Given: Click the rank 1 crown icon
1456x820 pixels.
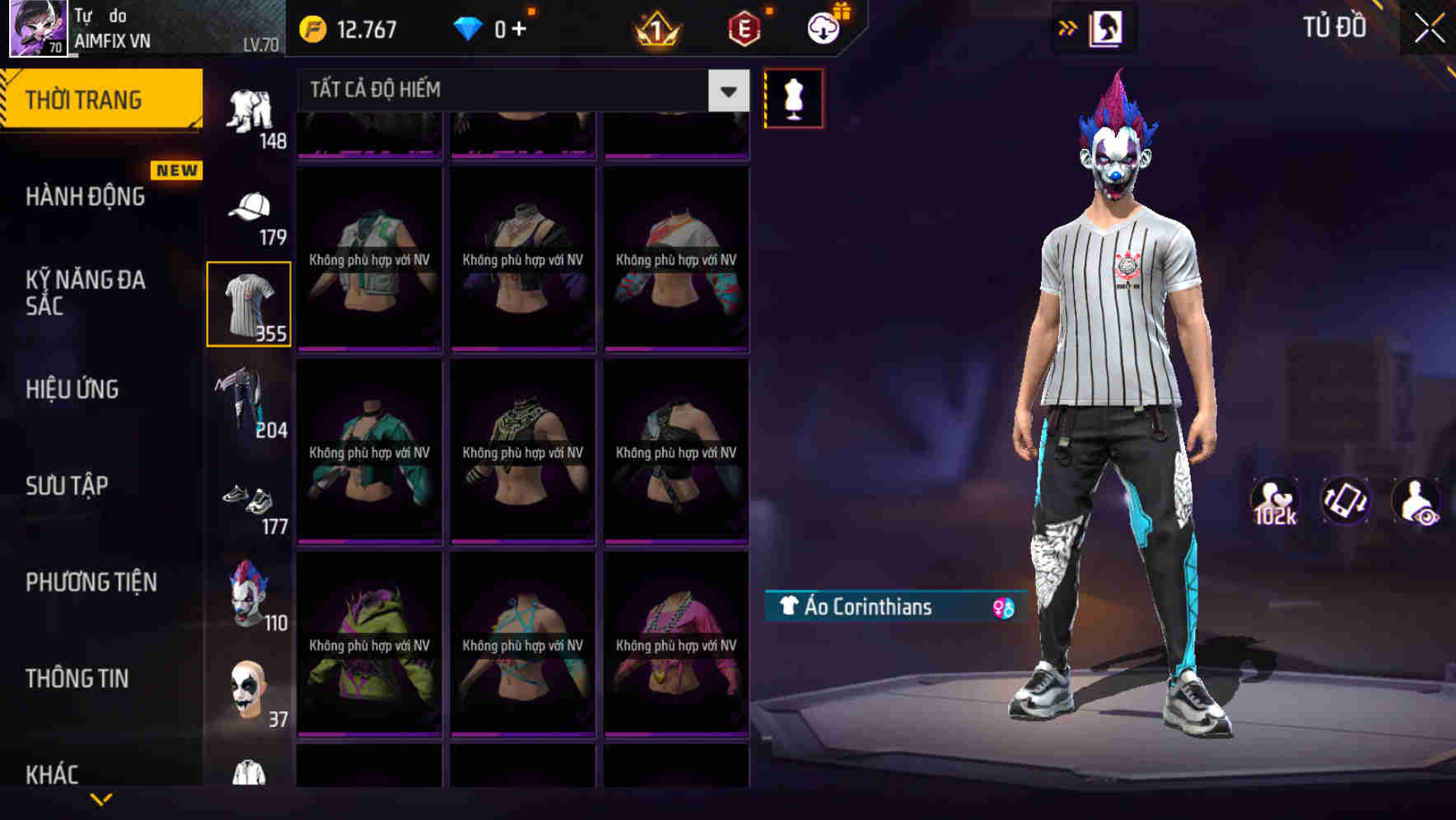Looking at the screenshot, I should click(x=657, y=27).
